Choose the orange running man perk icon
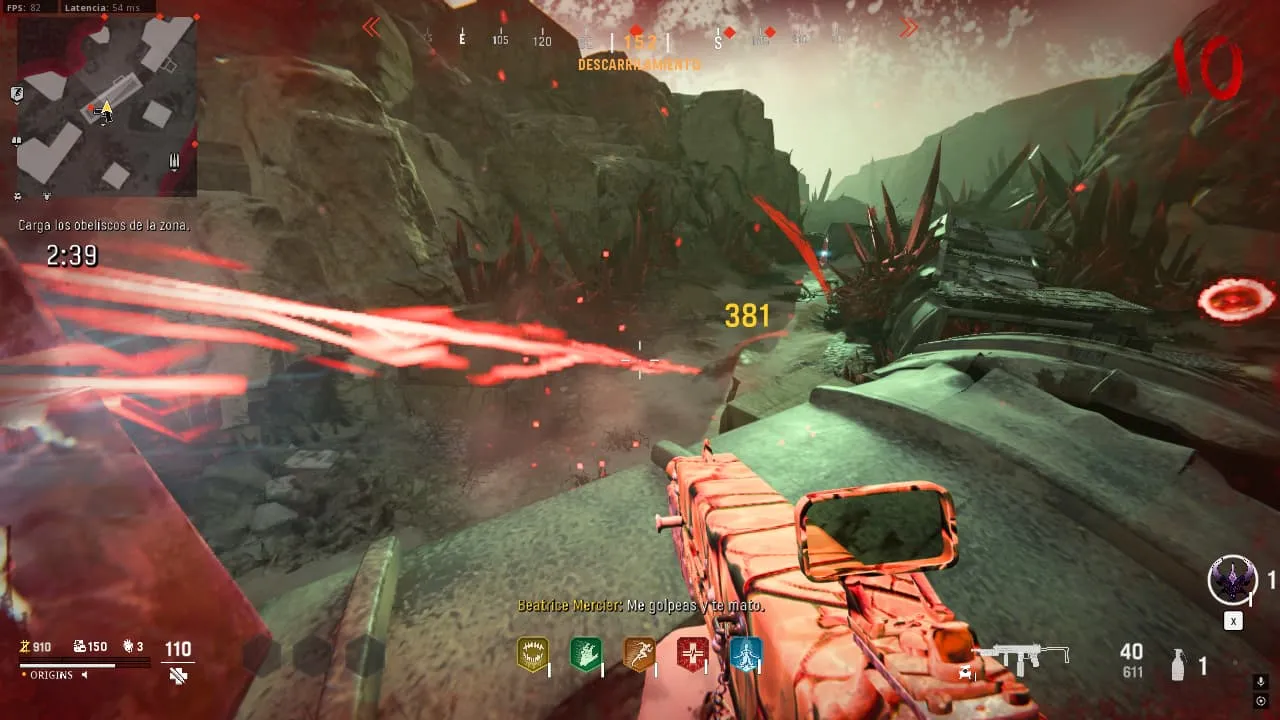The width and height of the screenshot is (1280, 720). pyautogui.click(x=639, y=654)
